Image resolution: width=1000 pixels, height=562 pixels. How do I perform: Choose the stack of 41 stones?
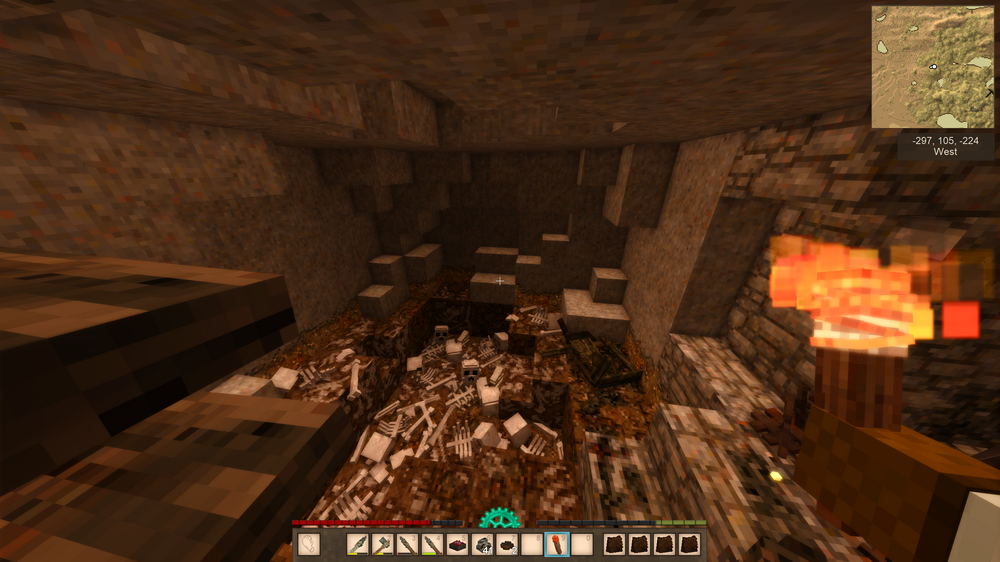click(x=482, y=545)
